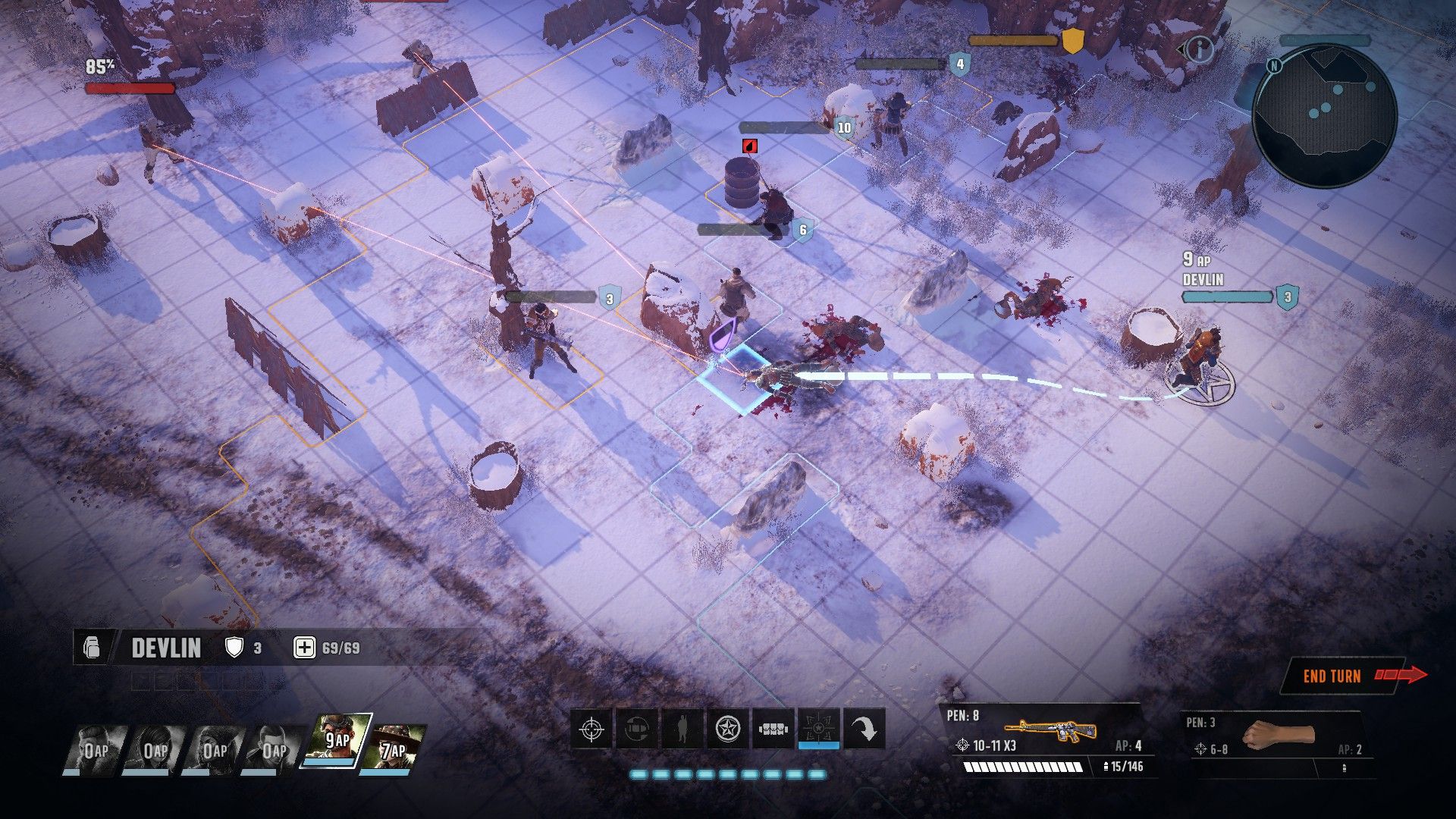Click the curved arrow action icon
The width and height of the screenshot is (1456, 819).
(x=864, y=730)
